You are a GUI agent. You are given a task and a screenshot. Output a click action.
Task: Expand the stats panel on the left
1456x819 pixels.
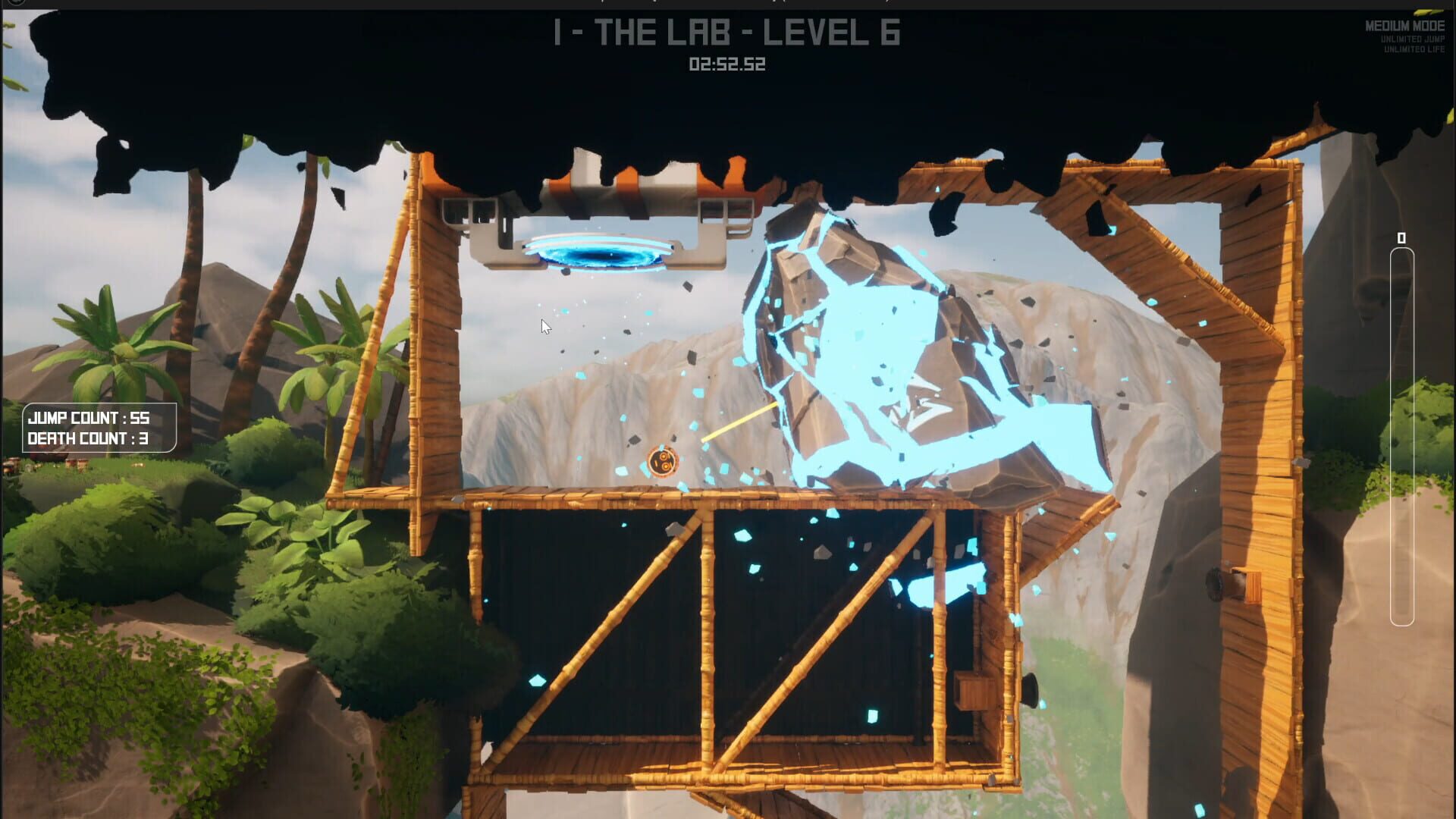click(99, 428)
